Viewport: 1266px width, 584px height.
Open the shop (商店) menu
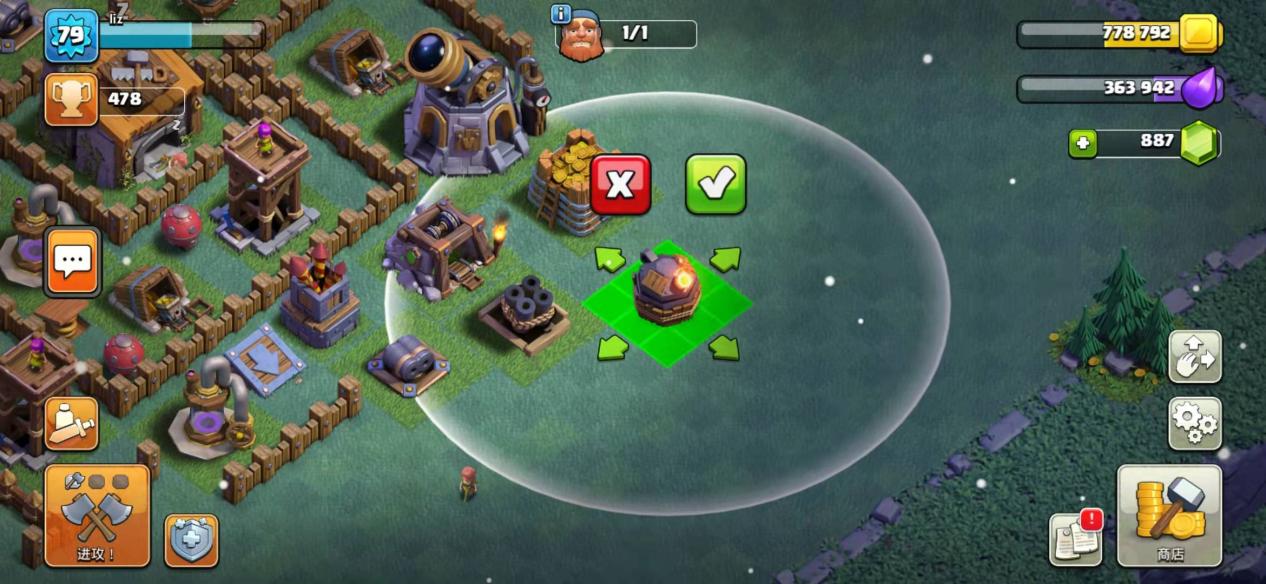coord(1169,515)
